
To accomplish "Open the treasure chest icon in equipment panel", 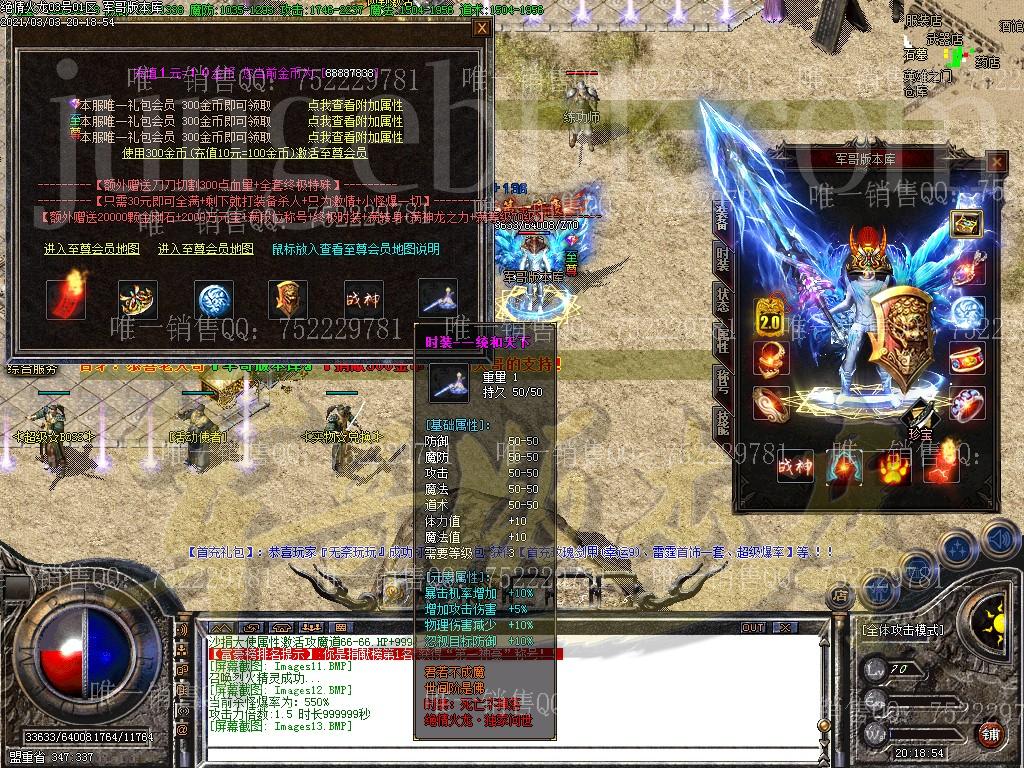I will [x=966, y=224].
